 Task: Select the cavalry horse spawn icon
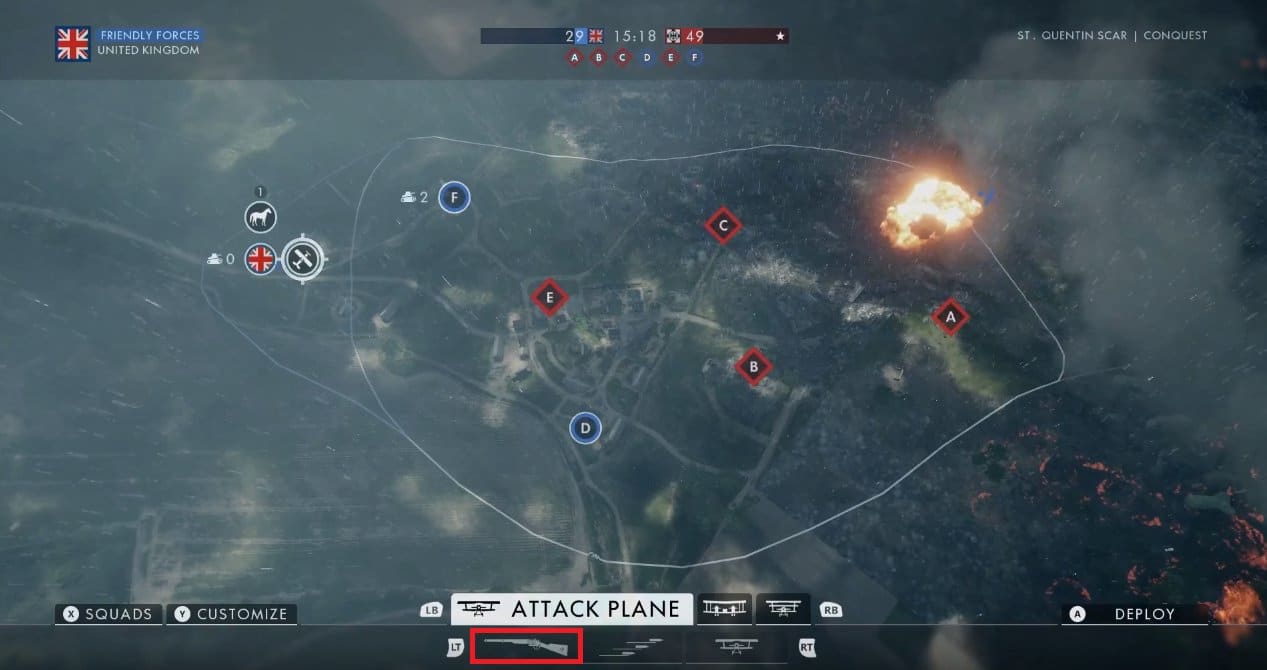260,217
